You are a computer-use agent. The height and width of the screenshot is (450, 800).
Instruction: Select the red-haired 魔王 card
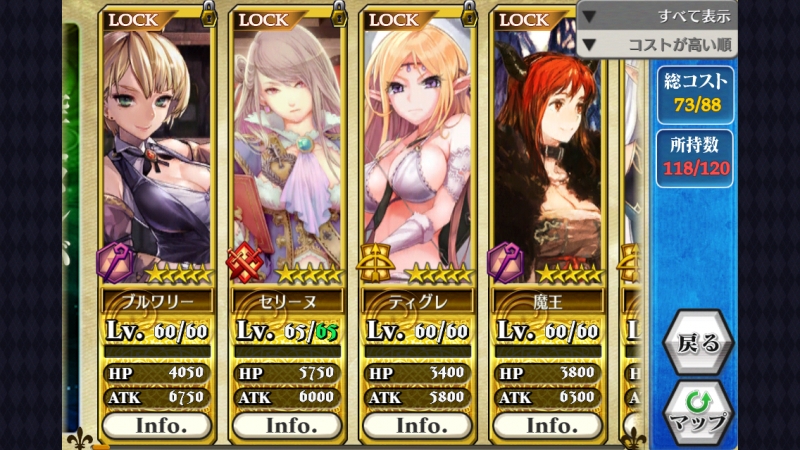547,150
